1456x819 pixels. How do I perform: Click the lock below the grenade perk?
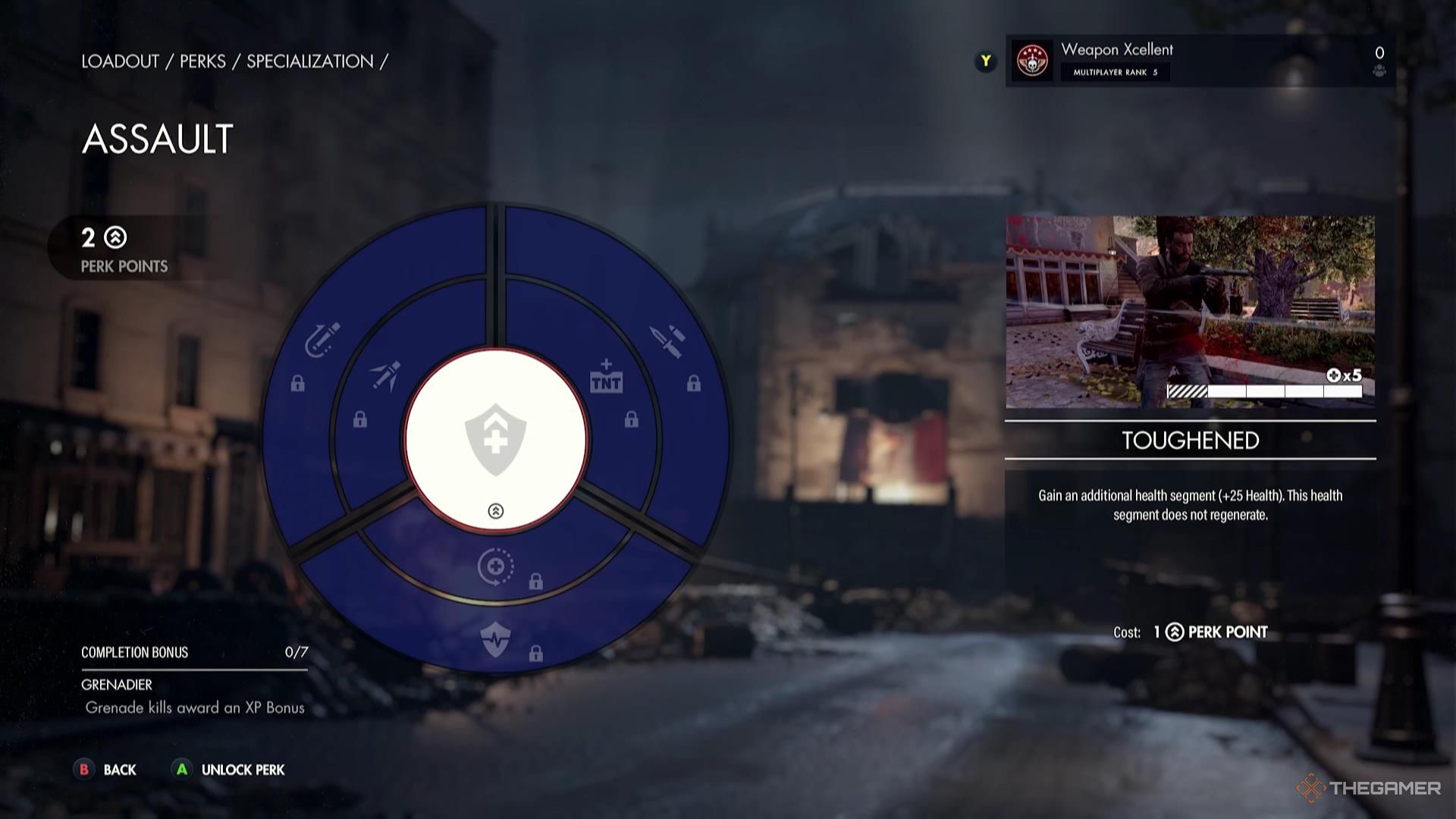(298, 384)
